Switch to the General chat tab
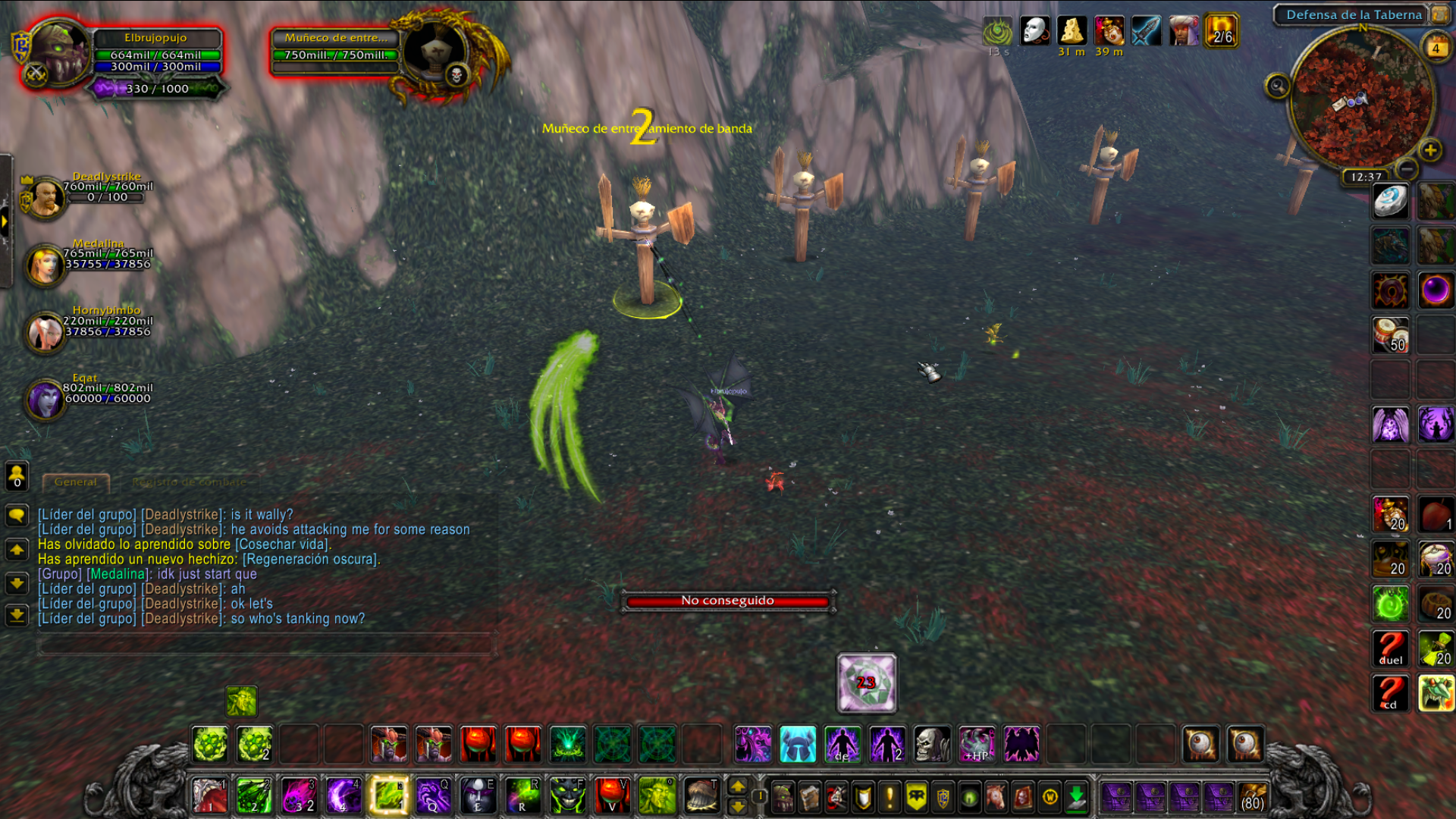 (x=76, y=482)
